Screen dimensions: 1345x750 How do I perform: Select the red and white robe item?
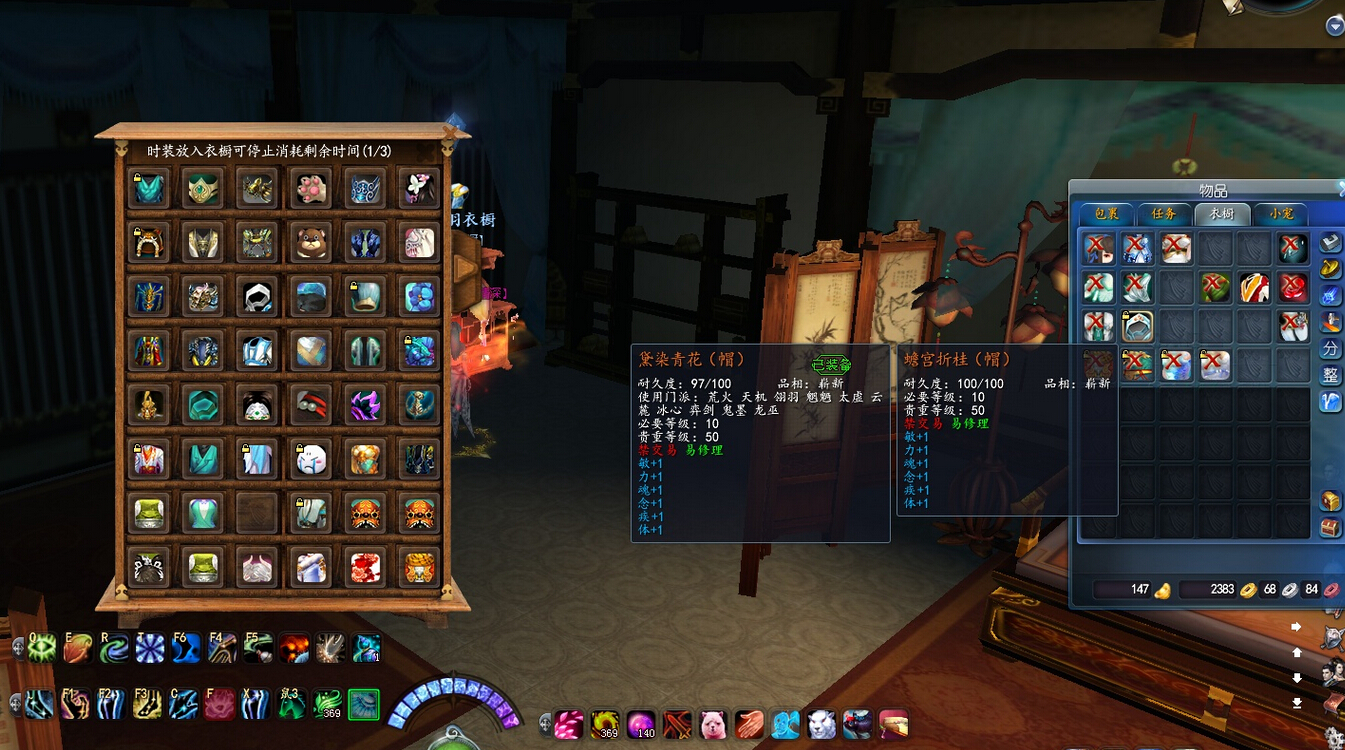click(x=1254, y=288)
